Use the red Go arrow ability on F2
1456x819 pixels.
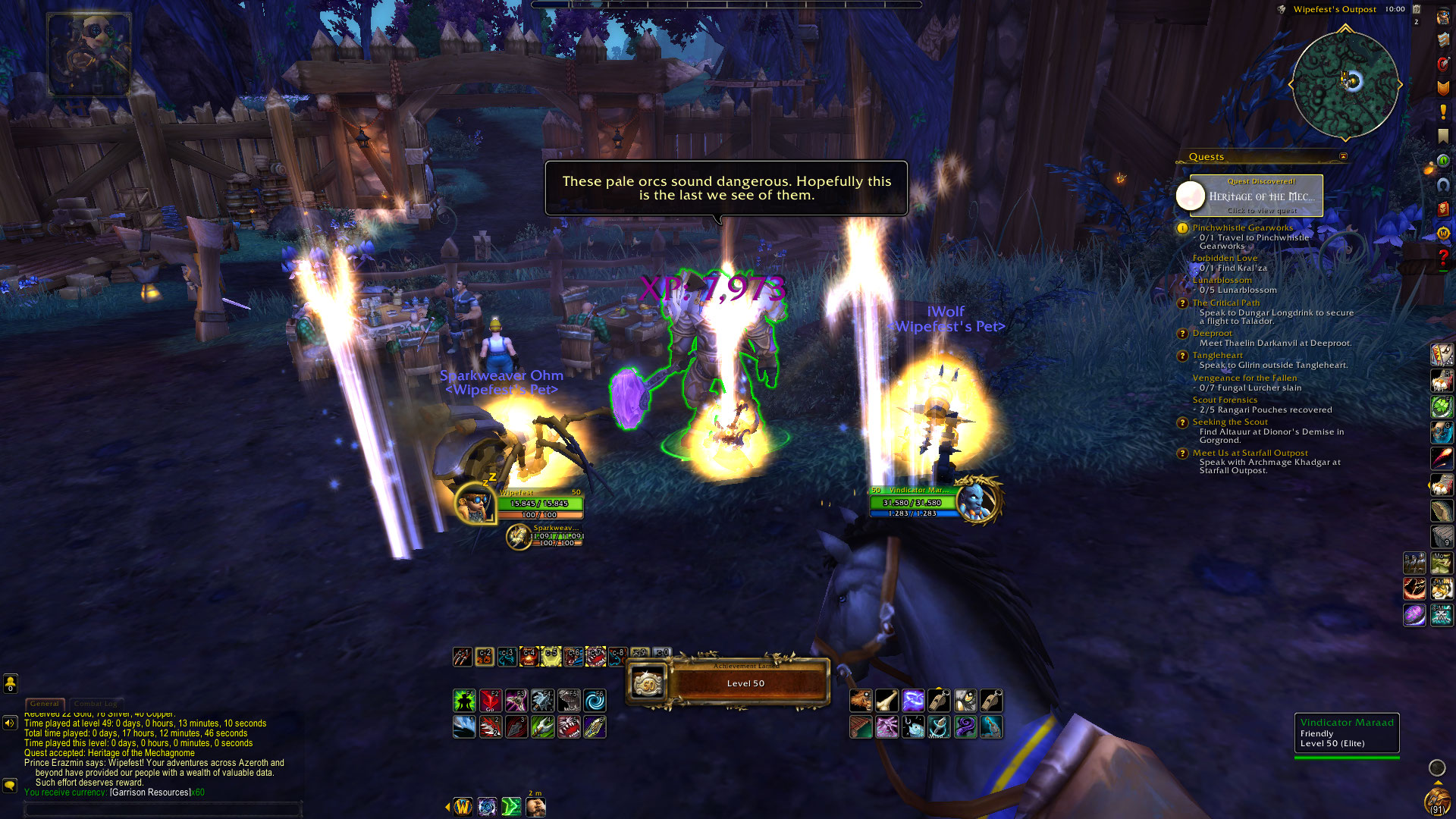491,700
